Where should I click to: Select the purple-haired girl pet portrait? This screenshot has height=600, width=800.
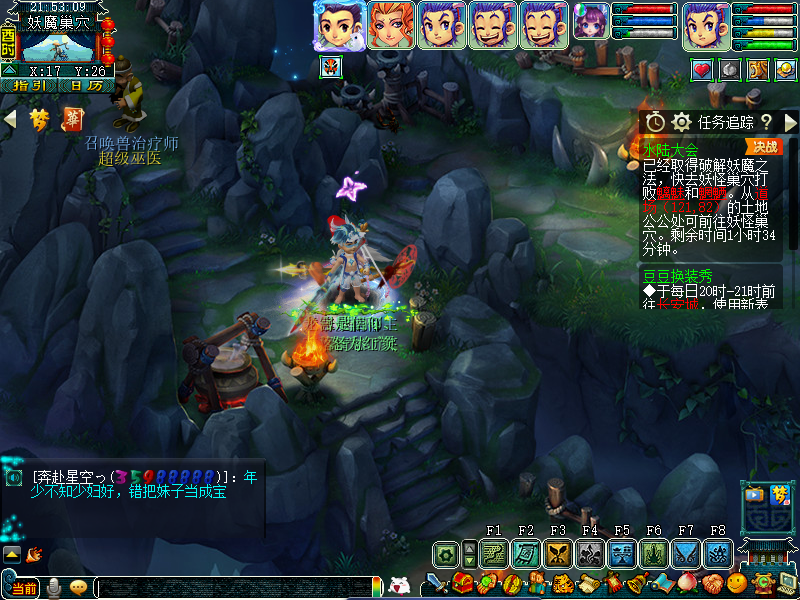click(590, 22)
